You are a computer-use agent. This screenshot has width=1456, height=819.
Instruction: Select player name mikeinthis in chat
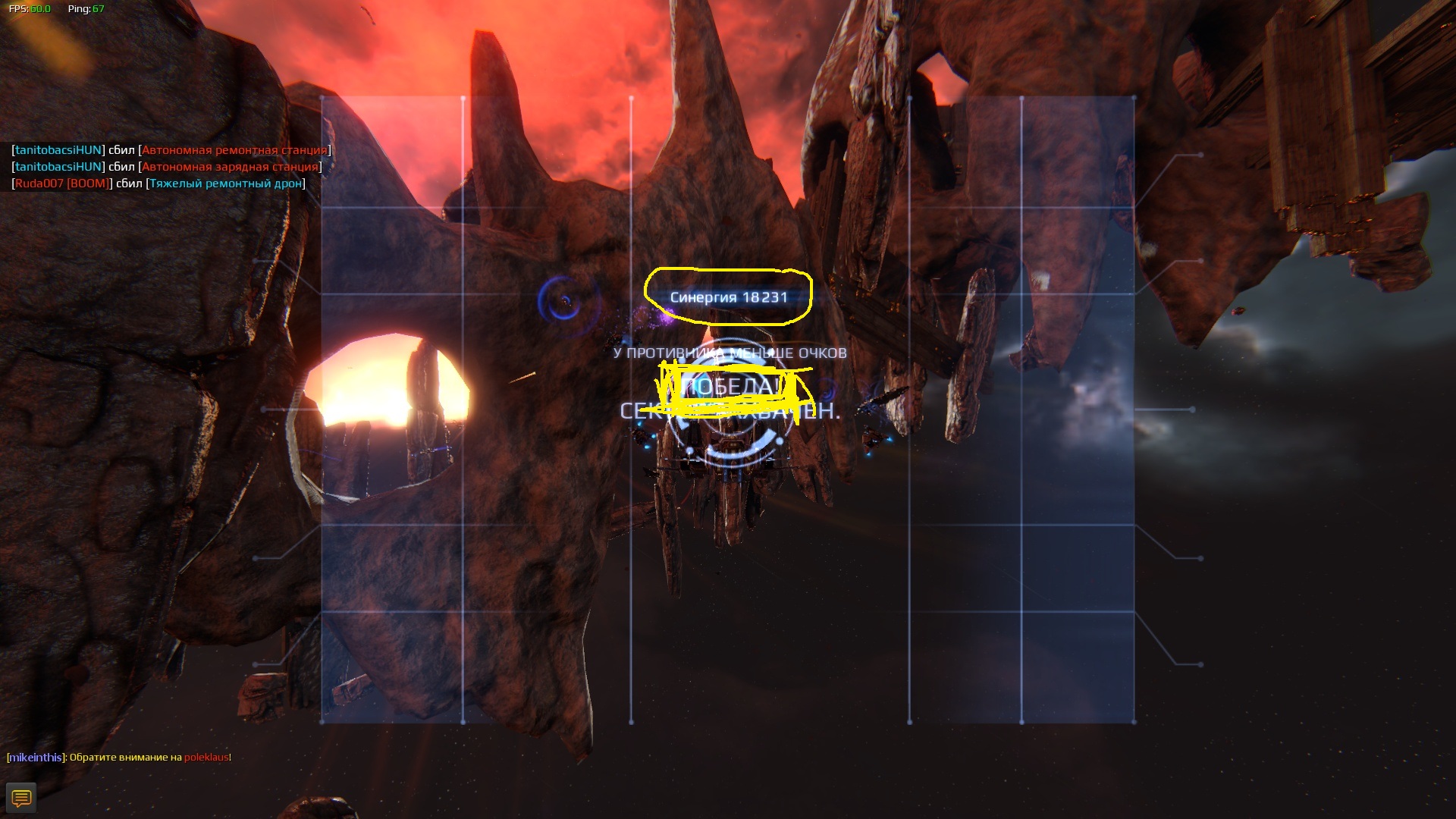coord(36,757)
